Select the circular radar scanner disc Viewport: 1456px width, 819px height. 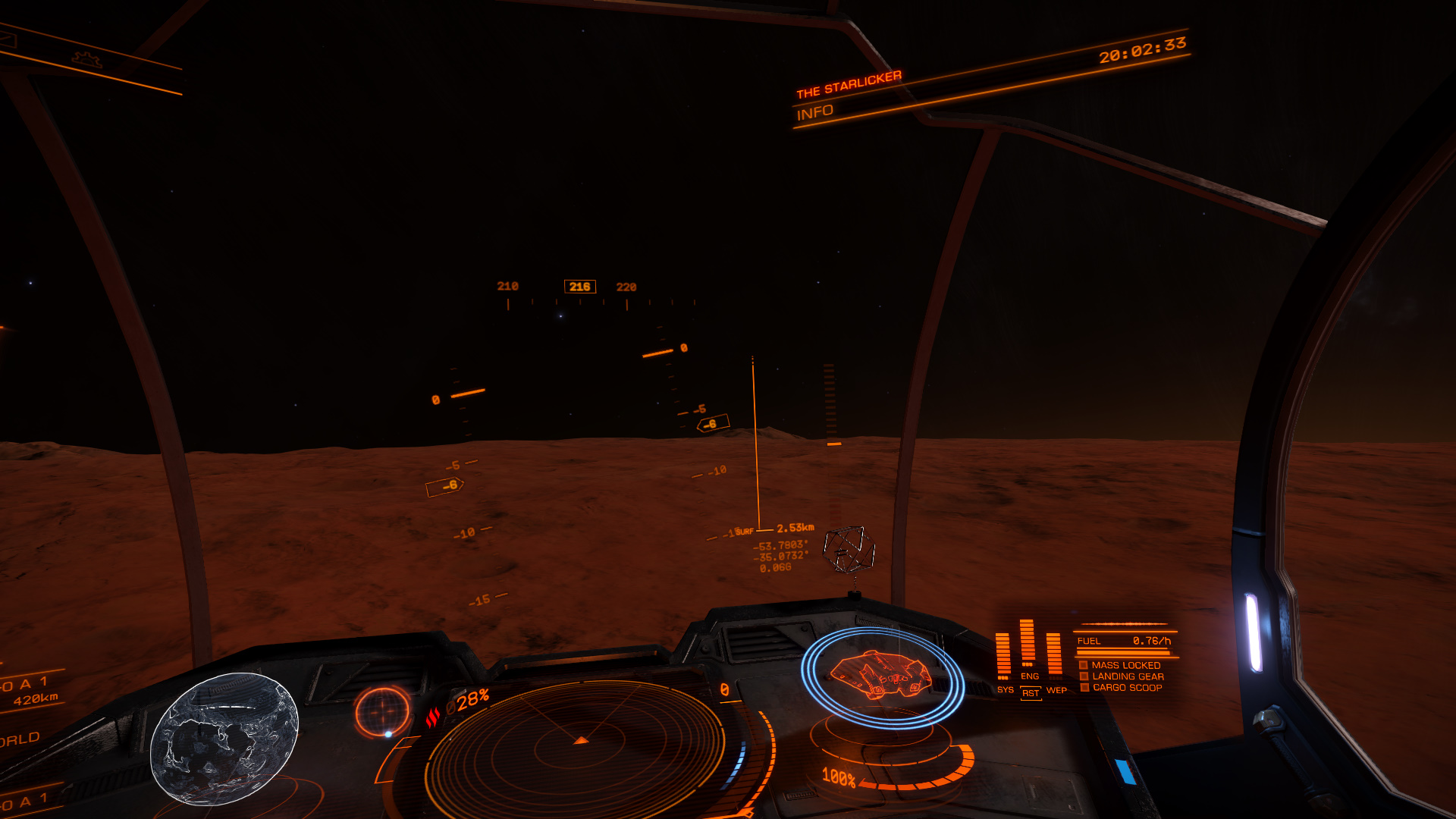580,747
